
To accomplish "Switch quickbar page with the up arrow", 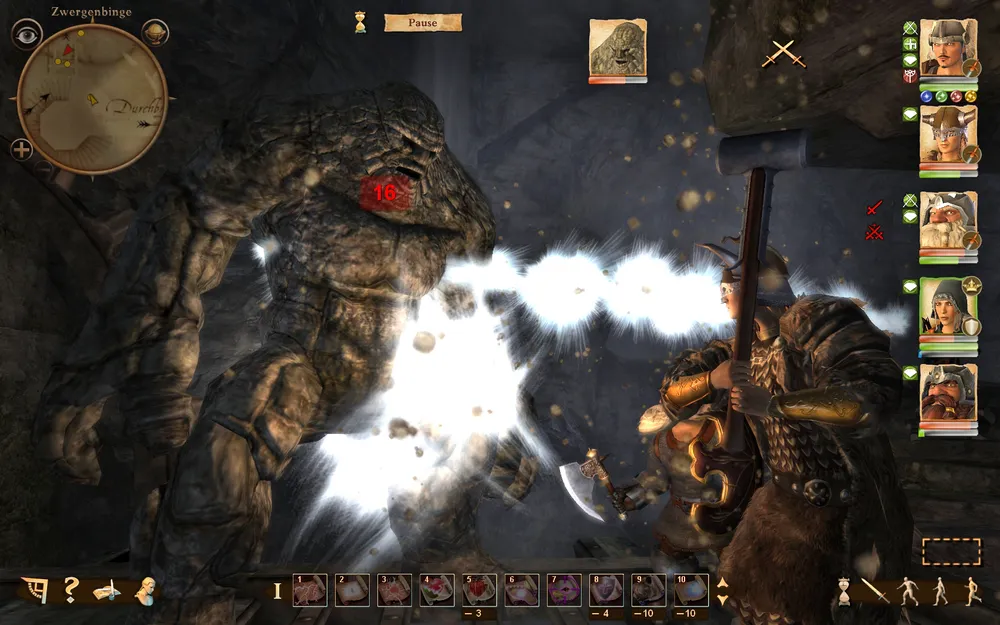I will [723, 582].
